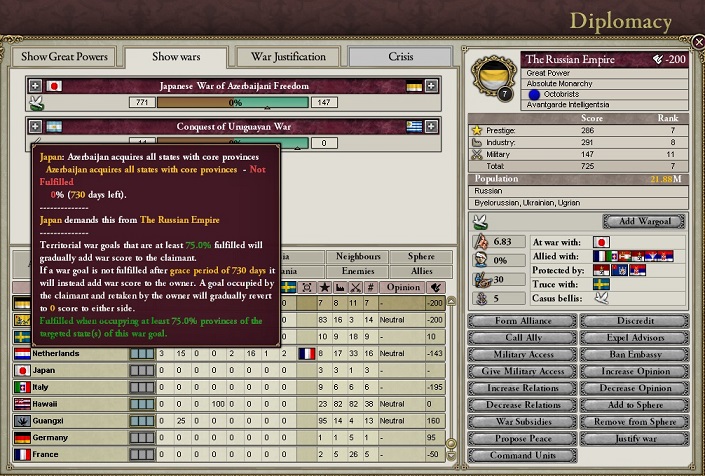Form Alliance with selected nation
Image resolution: width=705 pixels, height=476 pixels.
(524, 321)
